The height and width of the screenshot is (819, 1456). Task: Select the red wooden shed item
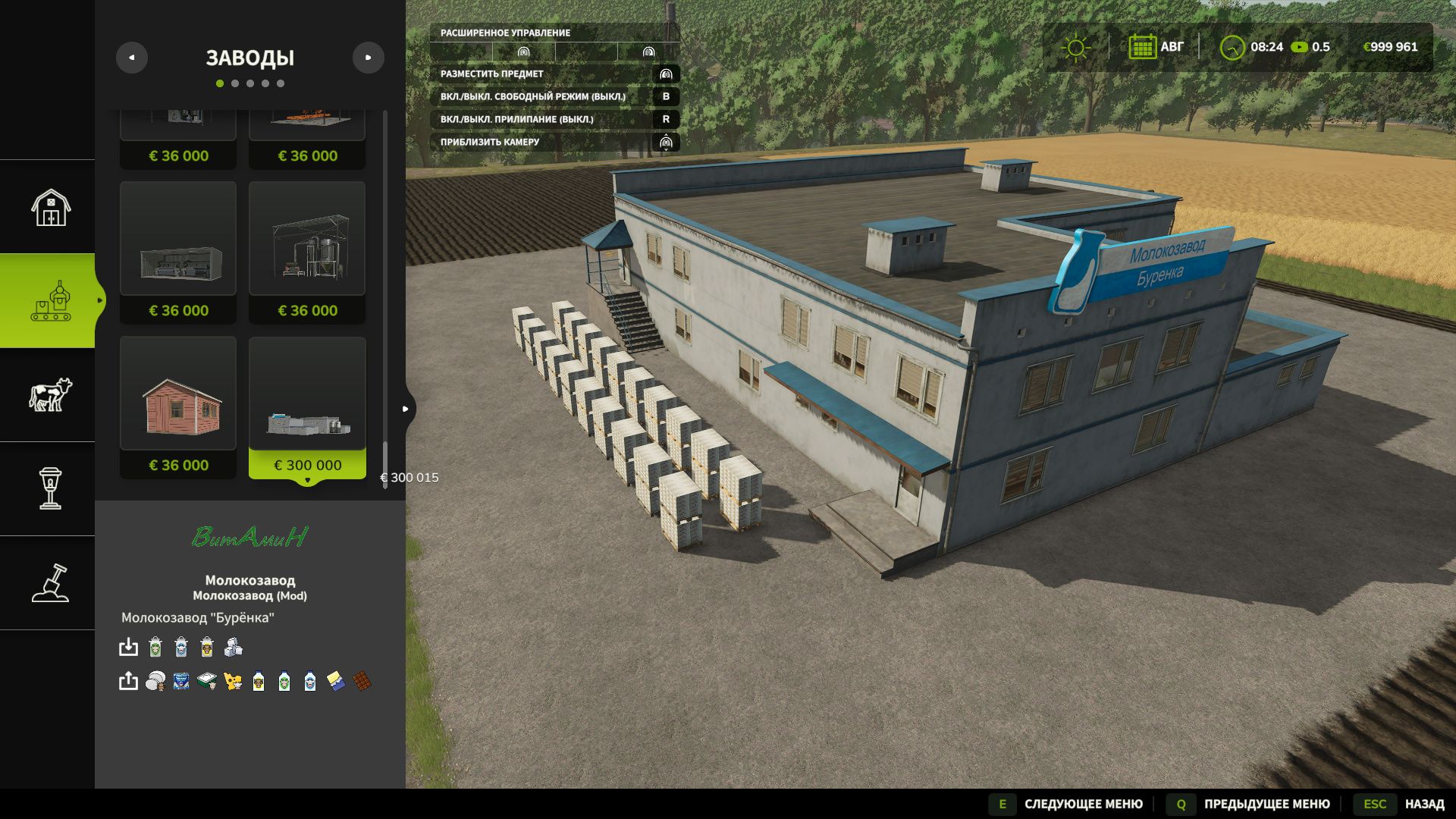point(178,407)
